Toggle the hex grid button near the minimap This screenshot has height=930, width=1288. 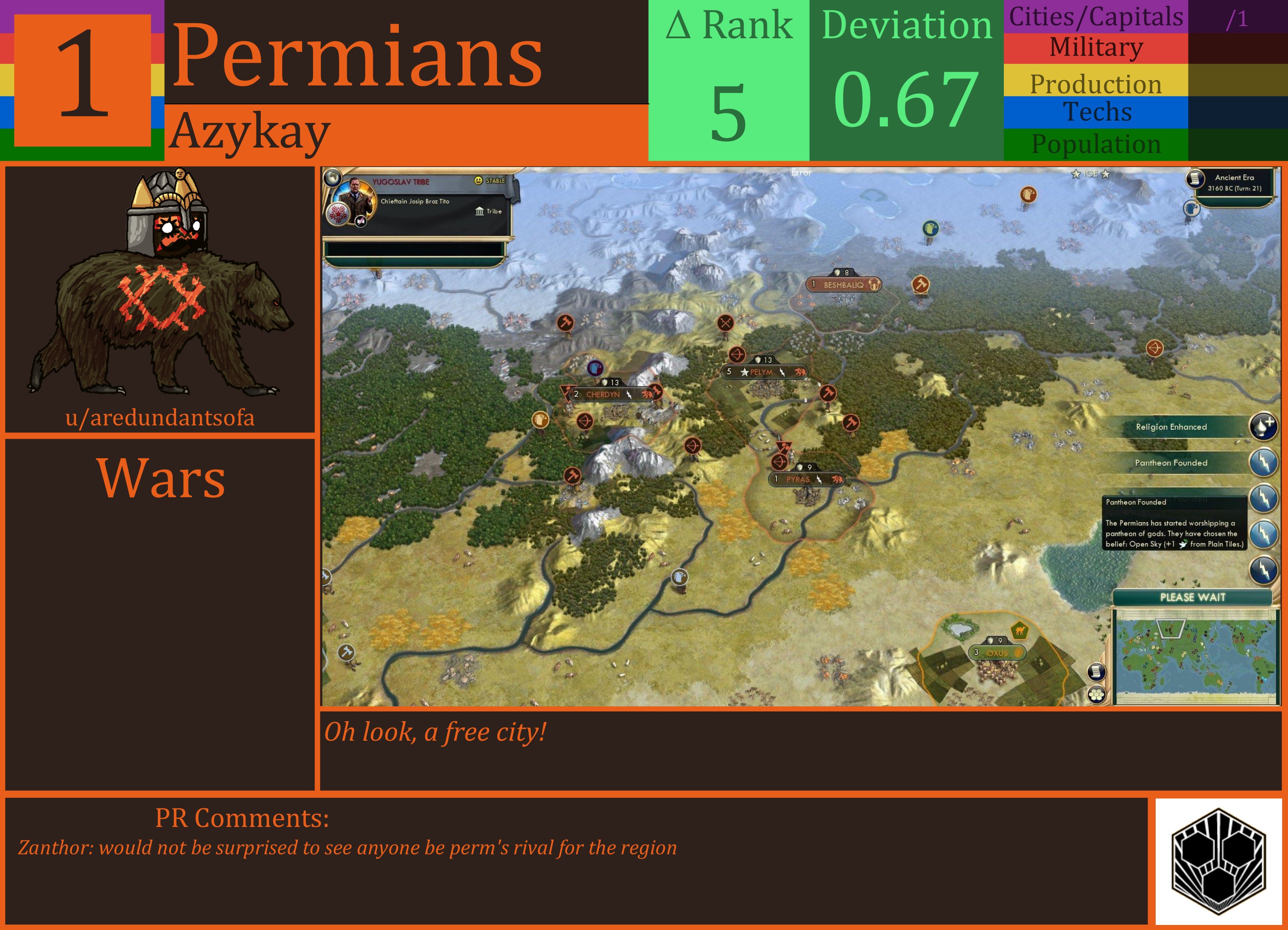click(x=1096, y=695)
